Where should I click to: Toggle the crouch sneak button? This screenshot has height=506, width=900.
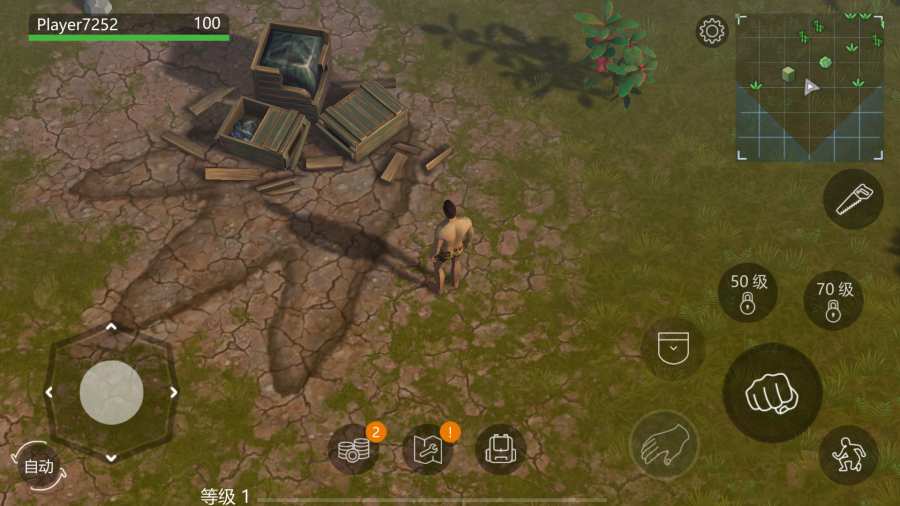pyautogui.click(x=848, y=455)
